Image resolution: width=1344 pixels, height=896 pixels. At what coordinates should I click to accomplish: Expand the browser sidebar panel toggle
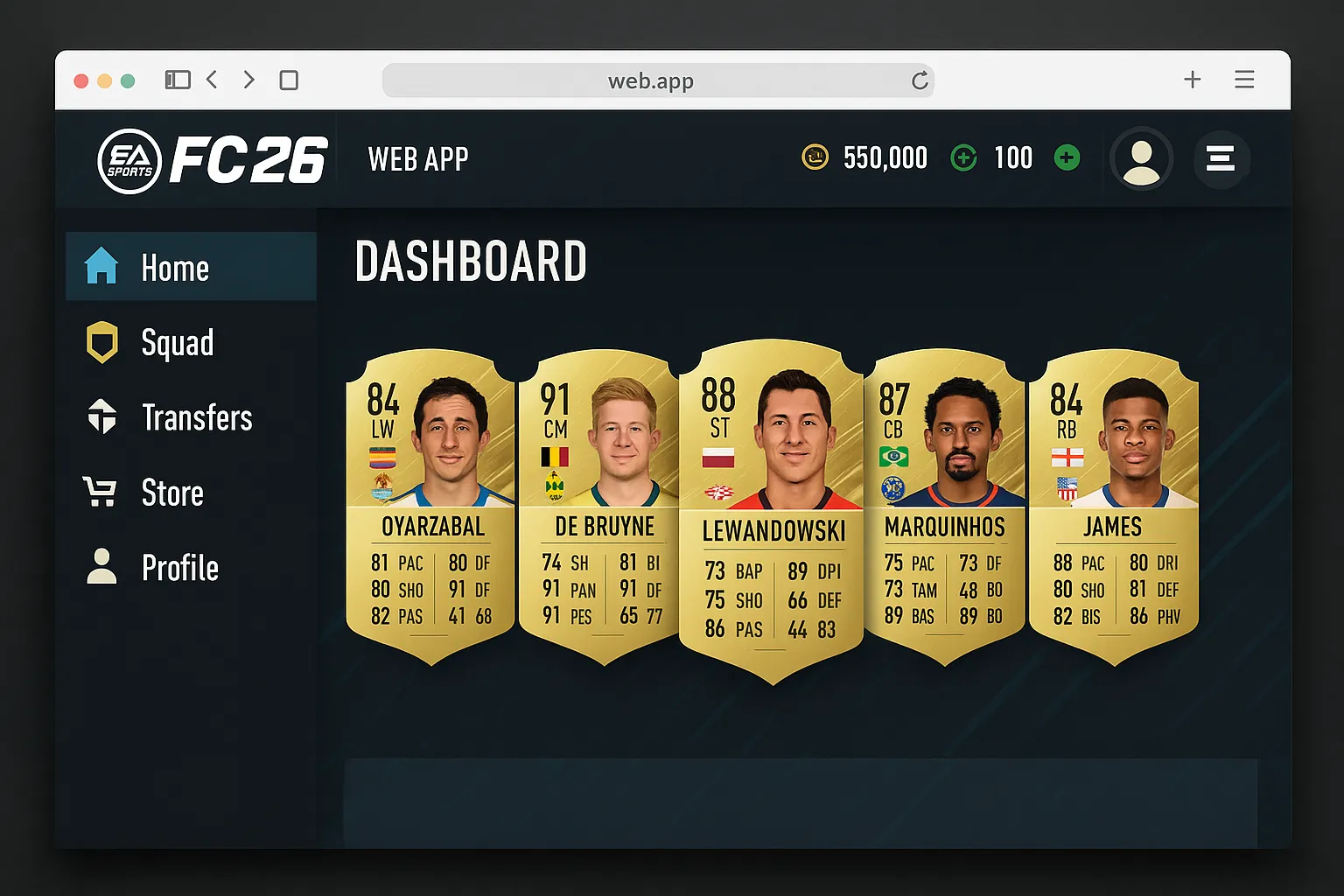(x=178, y=80)
